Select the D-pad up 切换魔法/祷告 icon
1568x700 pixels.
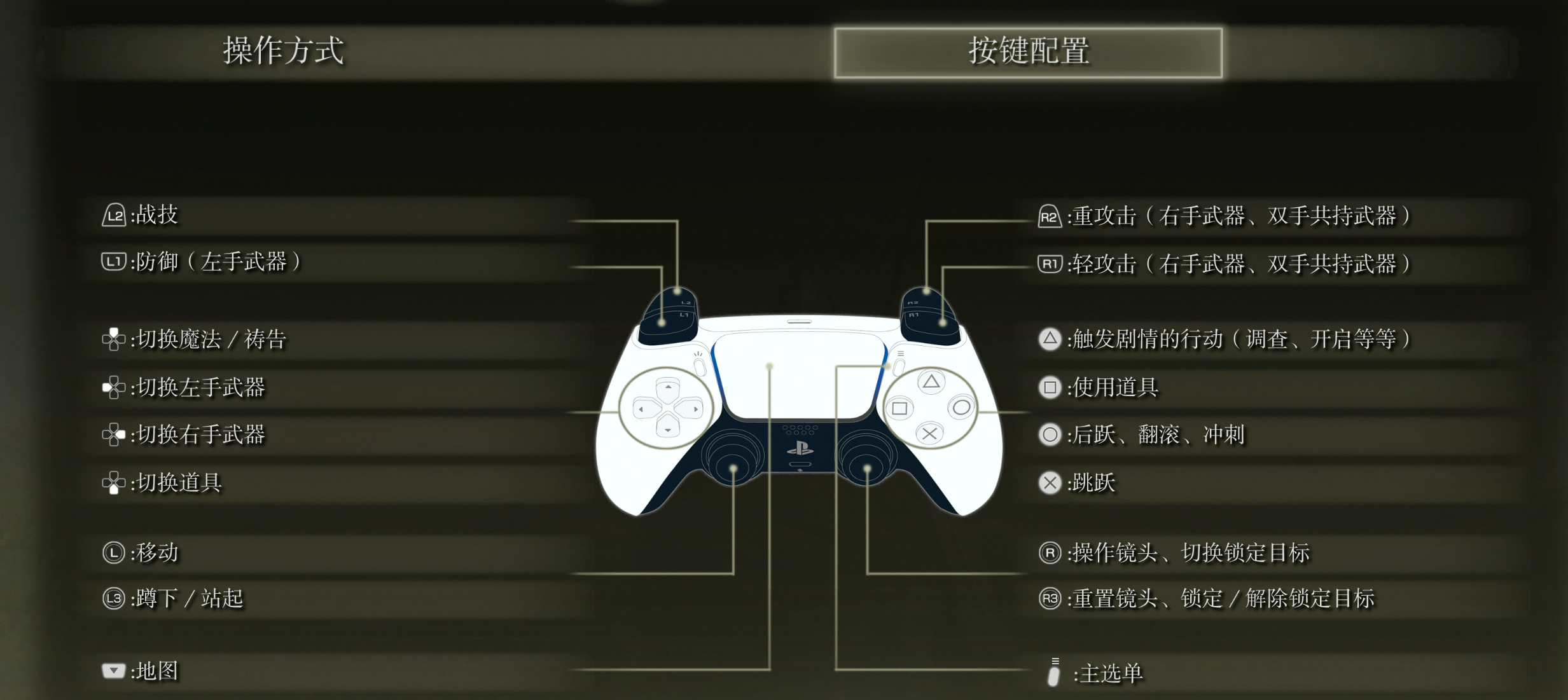click(113, 340)
